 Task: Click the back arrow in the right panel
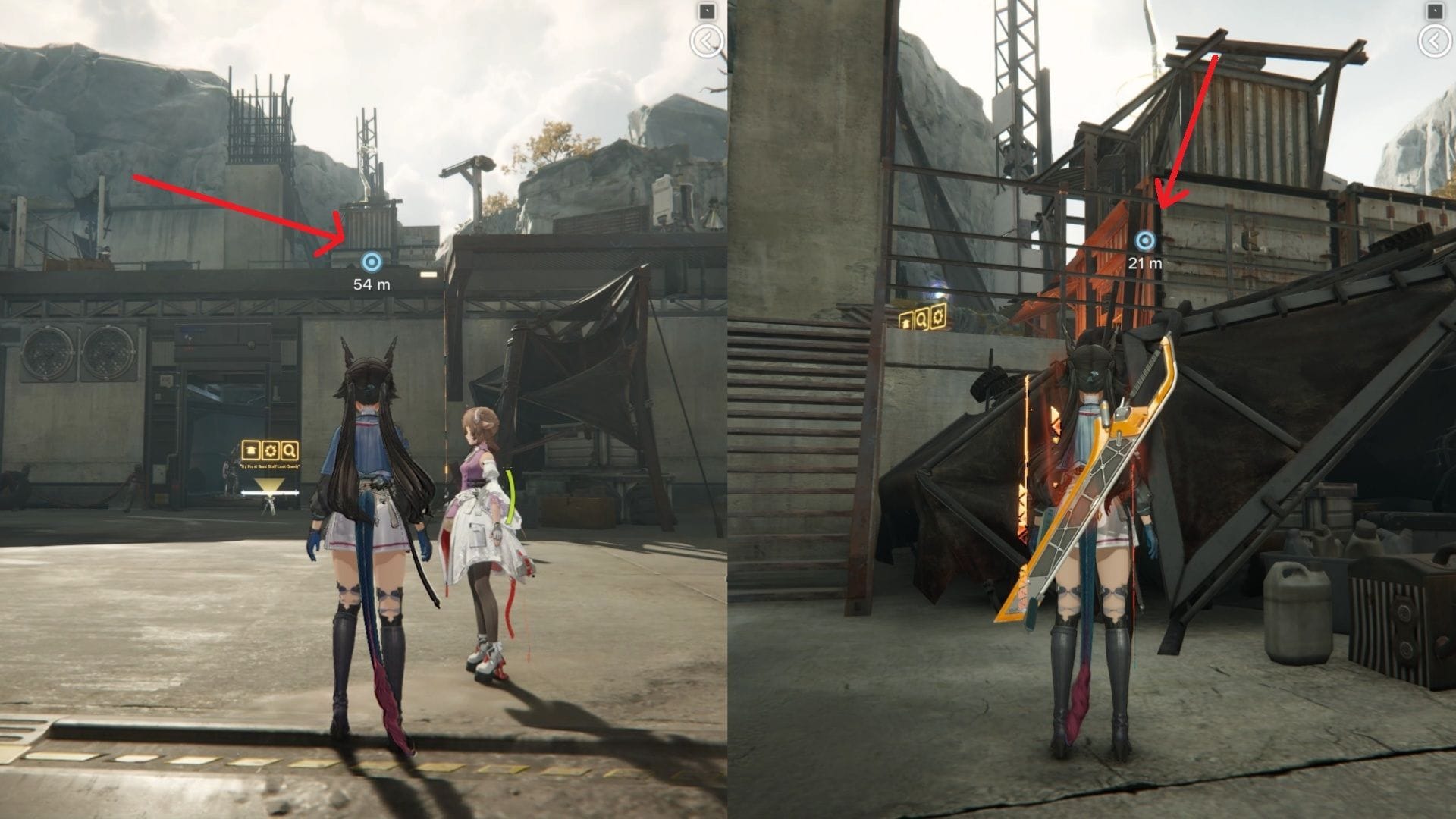[1434, 41]
